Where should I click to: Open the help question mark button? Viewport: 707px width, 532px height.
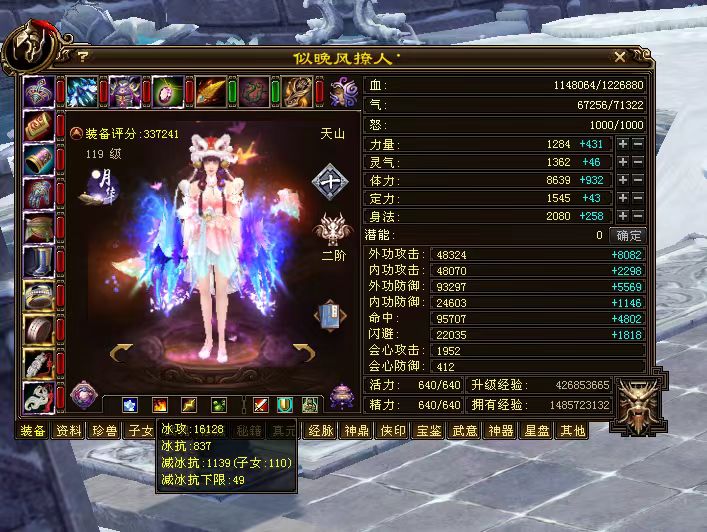pos(81,57)
